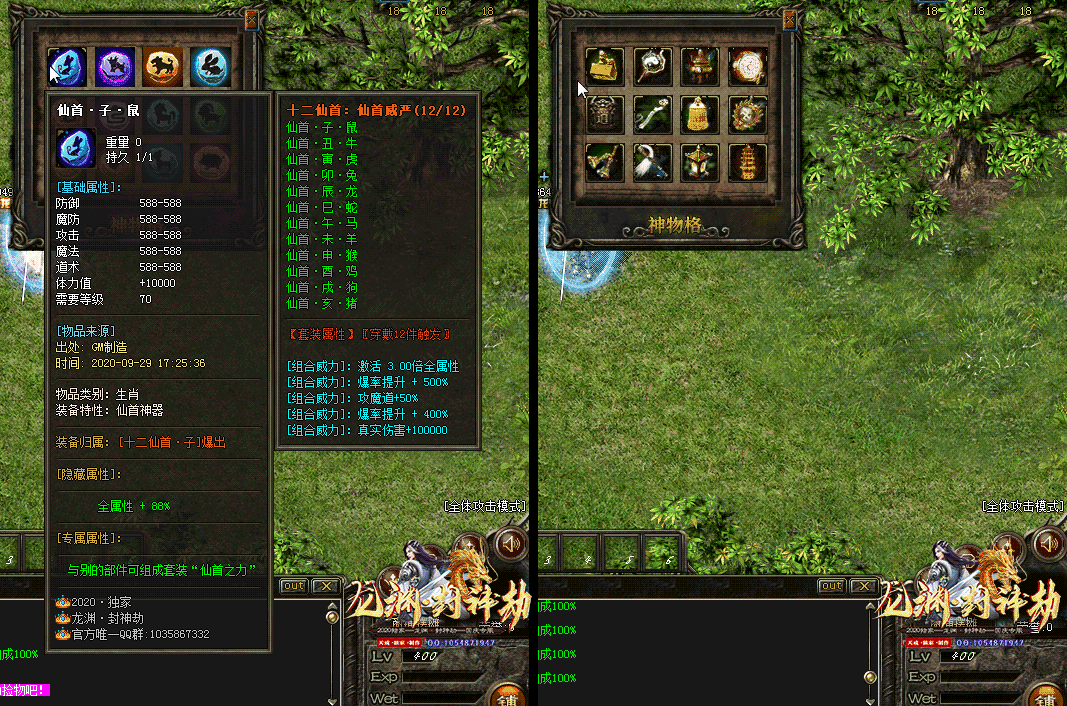
Task: Select the blue rat zodiac stone slot
Action: [68, 67]
